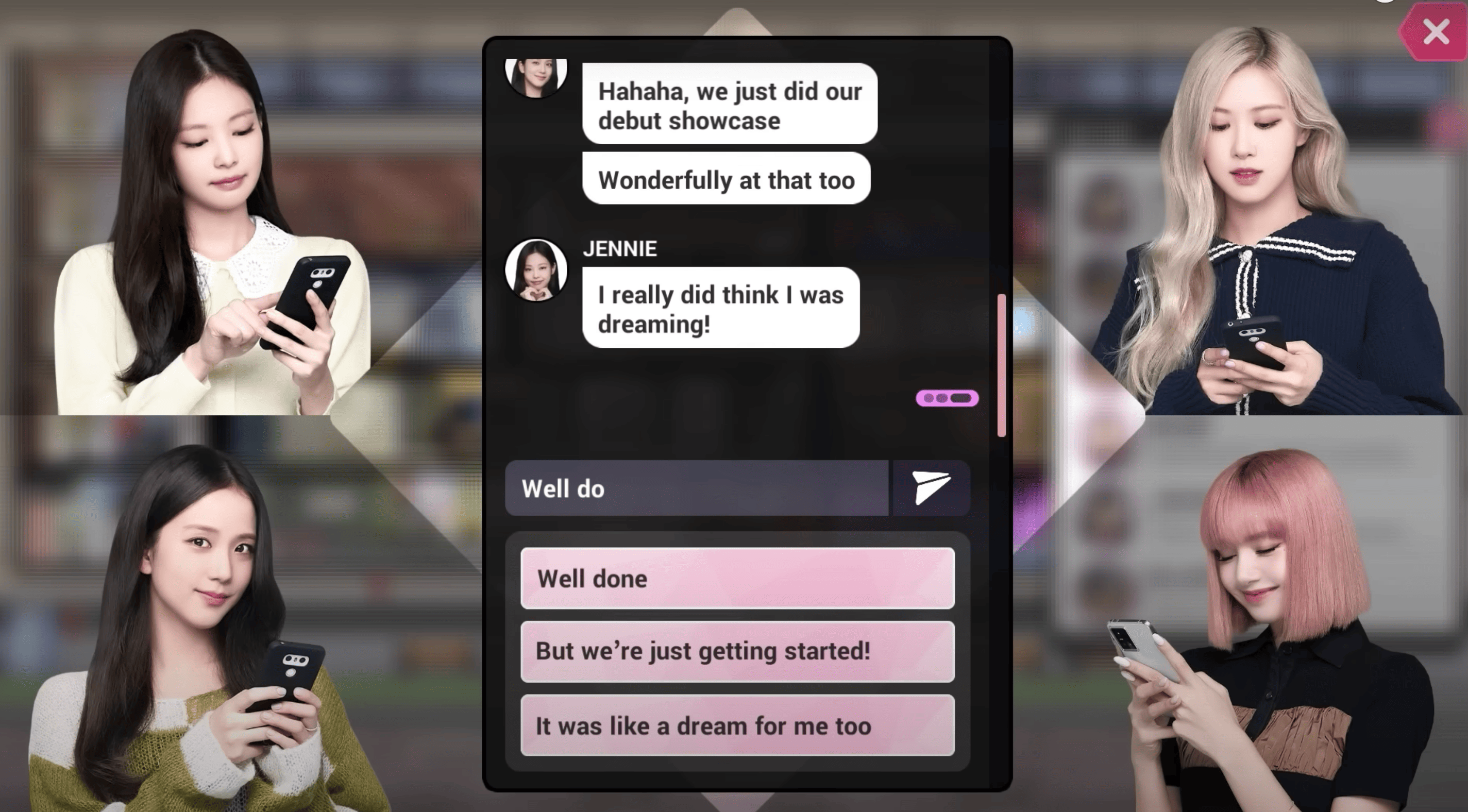Pick 'It was like a dream for me too'

[737, 725]
